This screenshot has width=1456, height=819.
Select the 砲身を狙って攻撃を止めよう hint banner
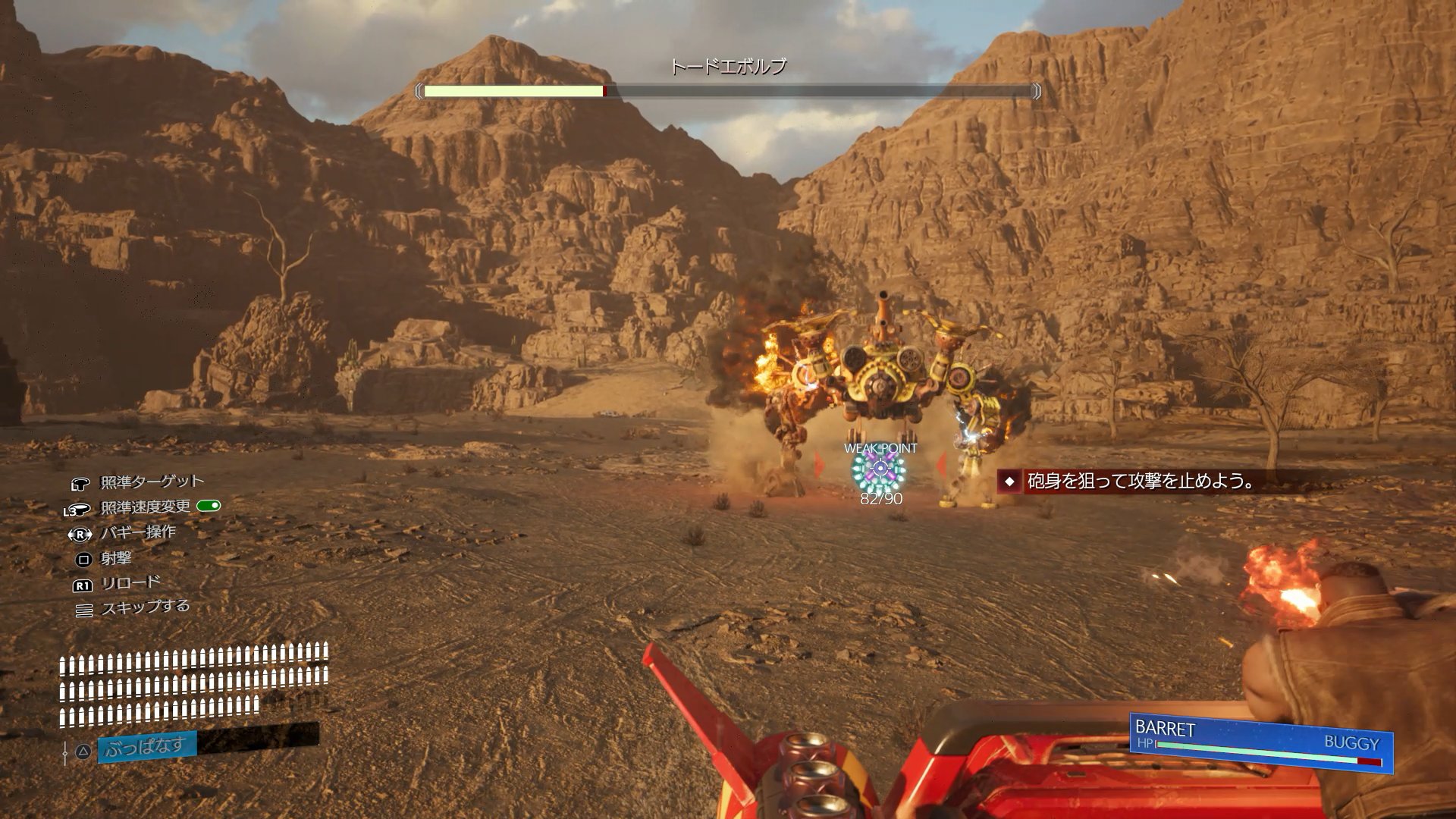1139,481
